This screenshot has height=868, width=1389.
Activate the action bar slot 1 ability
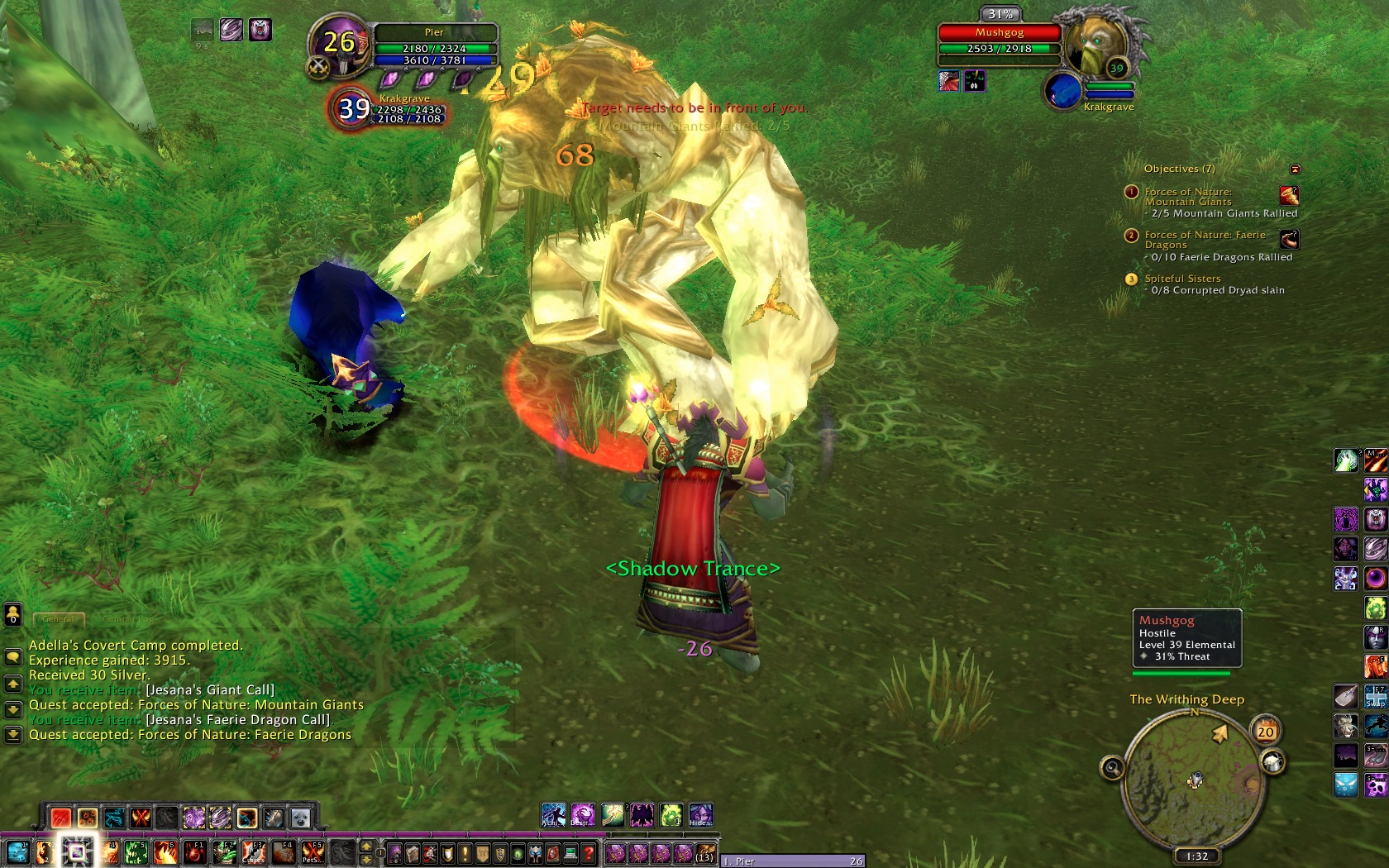pyautogui.click(x=17, y=852)
